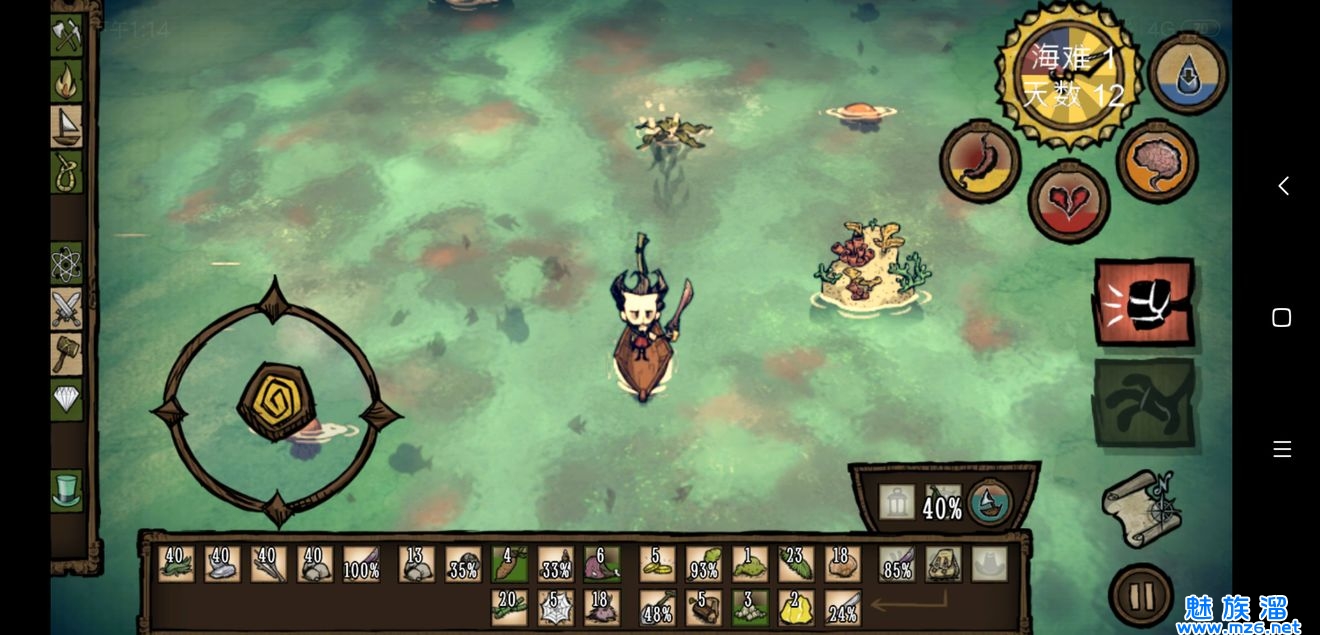Open the rolled map scroll
The width and height of the screenshot is (1320, 635).
(1142, 508)
